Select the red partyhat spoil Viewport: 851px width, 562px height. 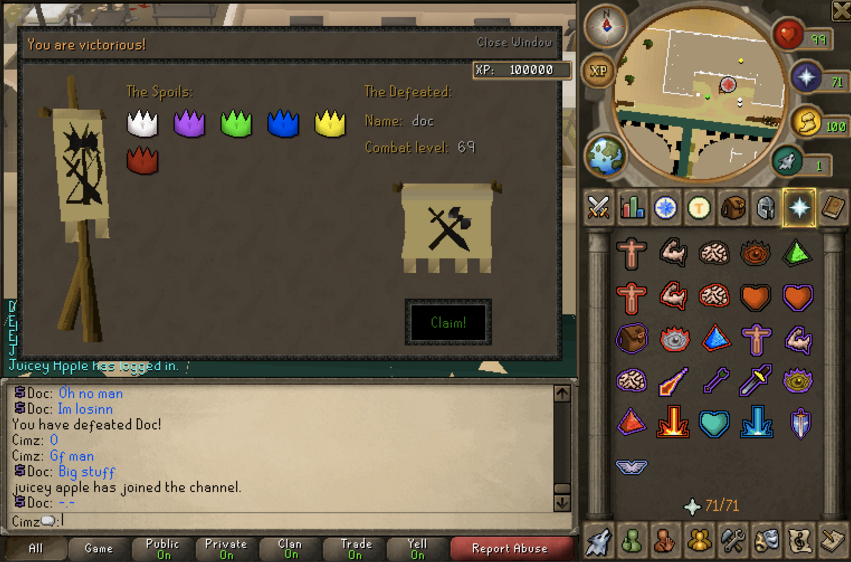(143, 159)
